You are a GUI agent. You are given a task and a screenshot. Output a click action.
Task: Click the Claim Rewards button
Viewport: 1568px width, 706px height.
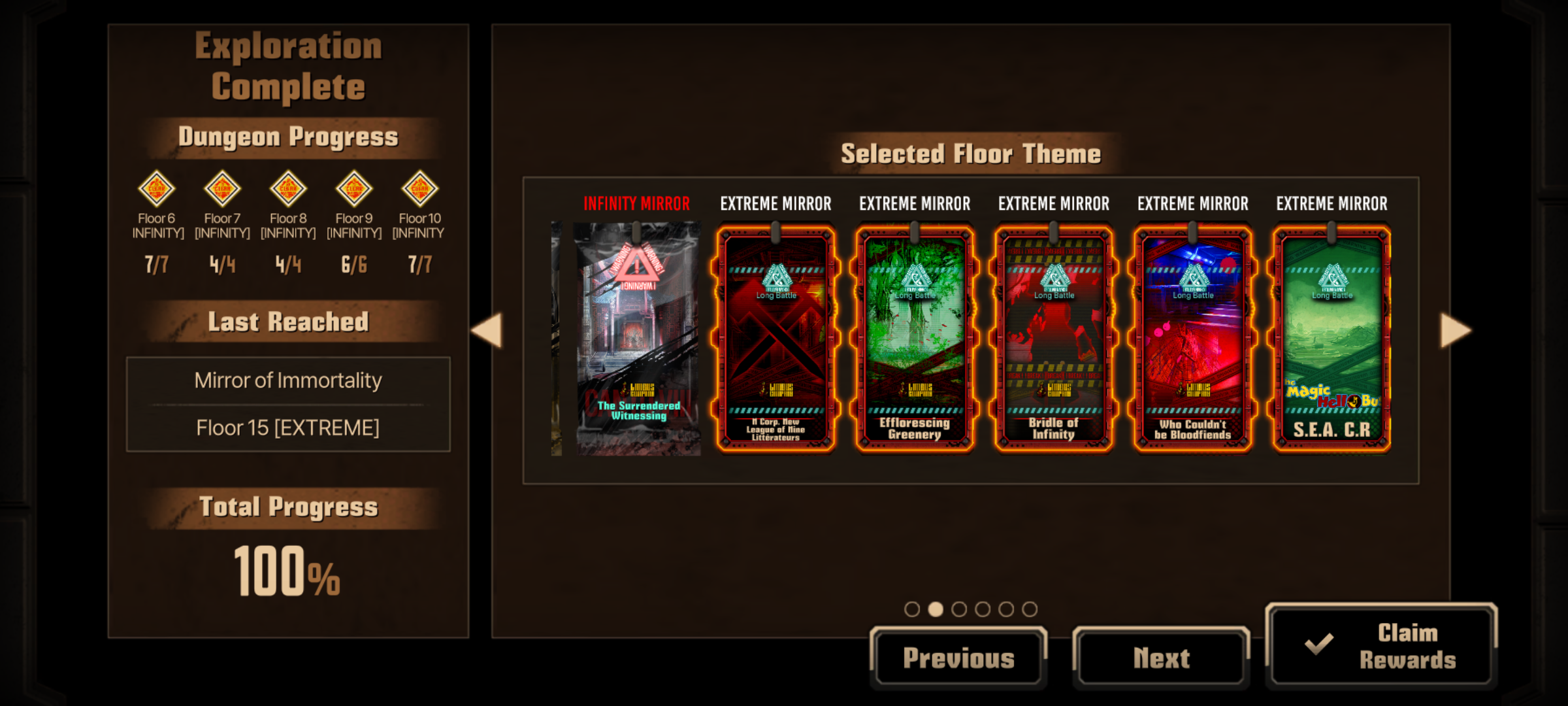(x=1381, y=646)
